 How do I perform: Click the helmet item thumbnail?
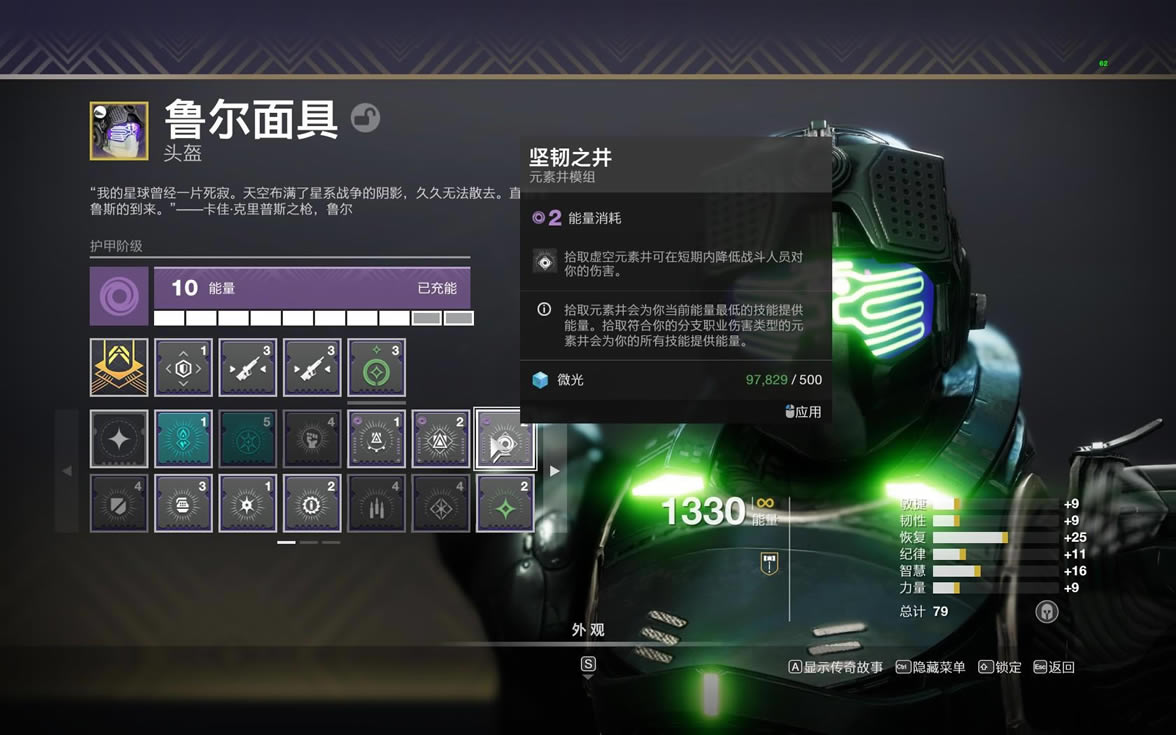pos(119,130)
